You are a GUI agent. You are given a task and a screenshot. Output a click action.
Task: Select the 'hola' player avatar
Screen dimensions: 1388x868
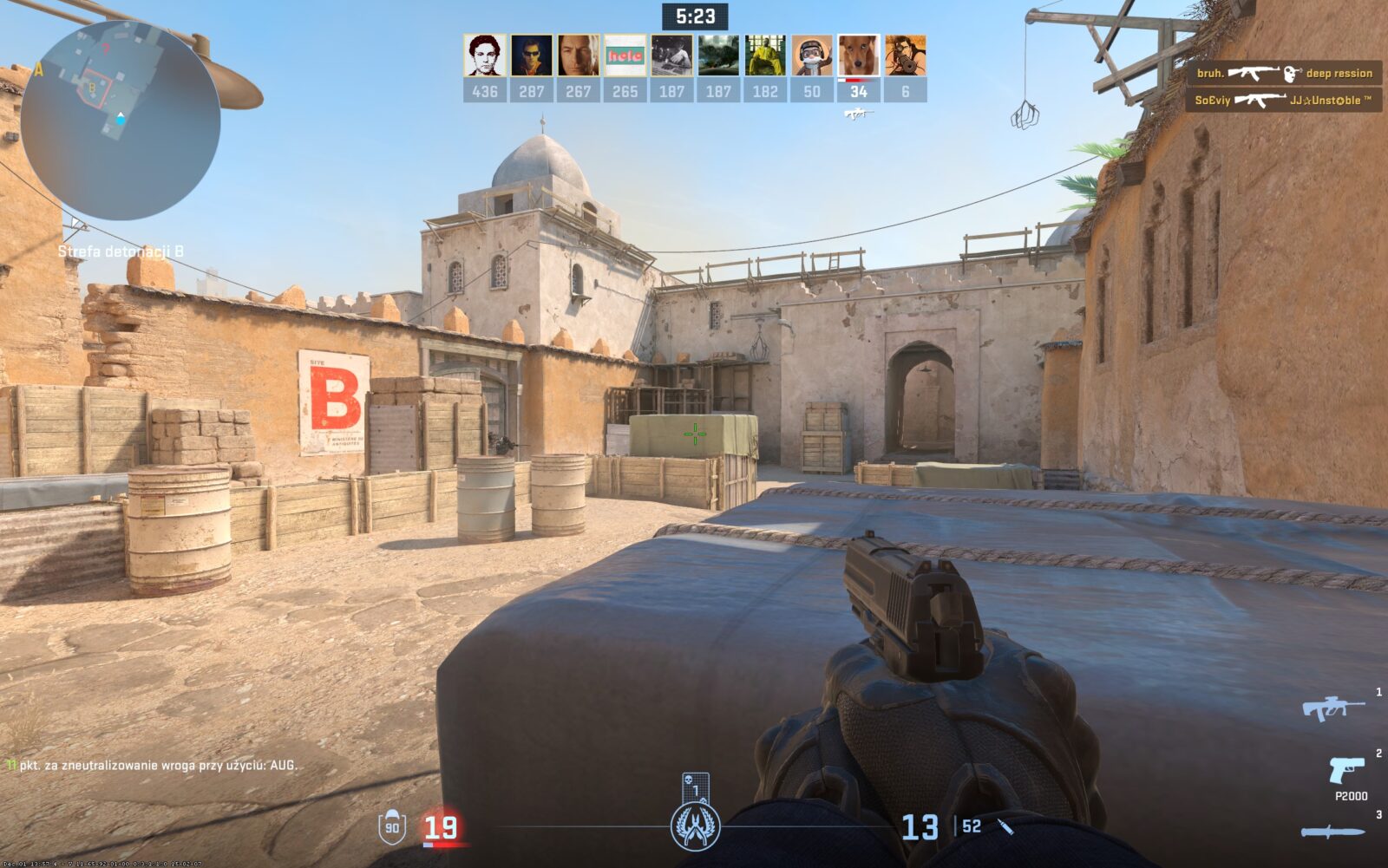(625, 55)
